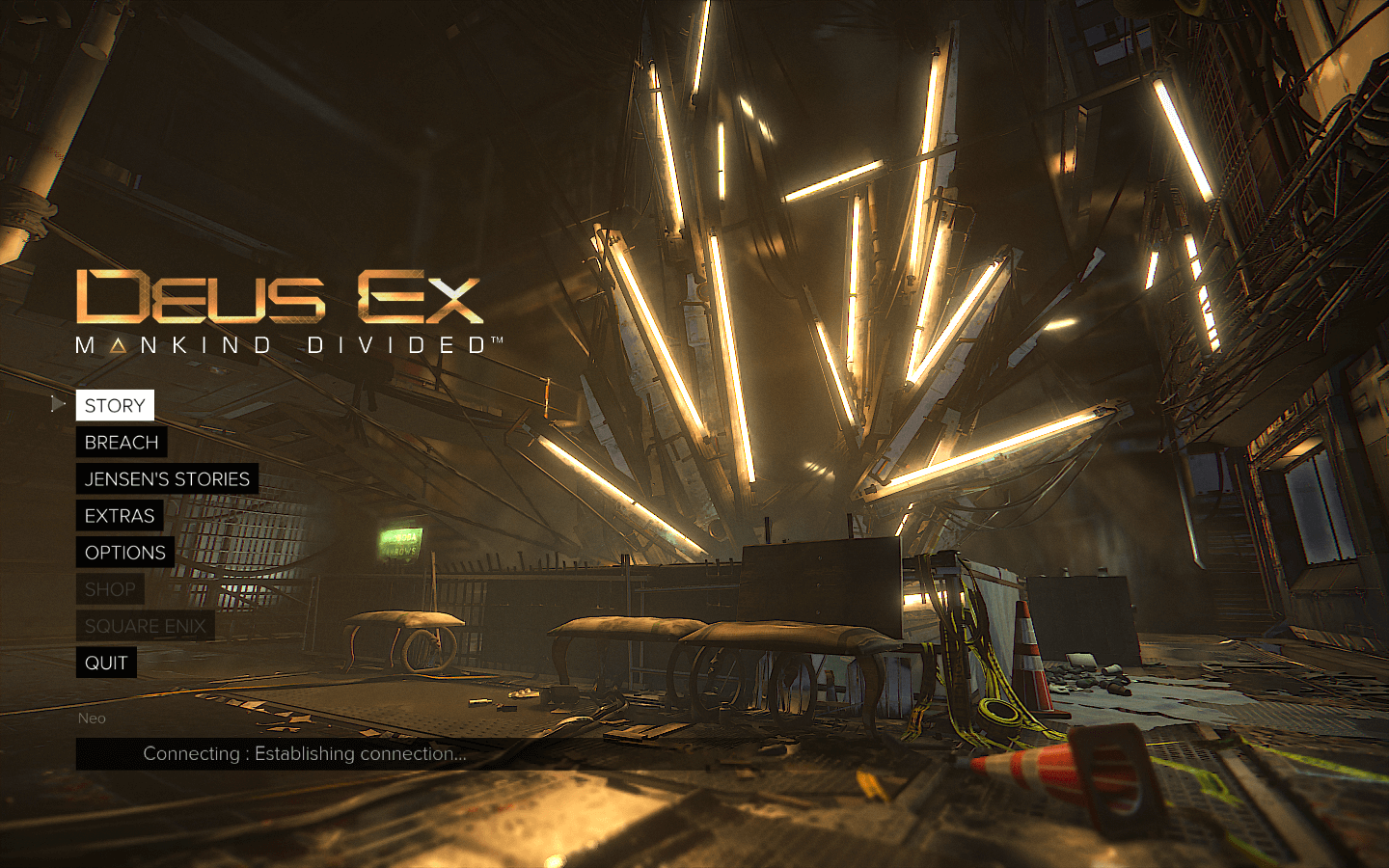
Task: Open the BREACH game mode
Action: coord(122,442)
